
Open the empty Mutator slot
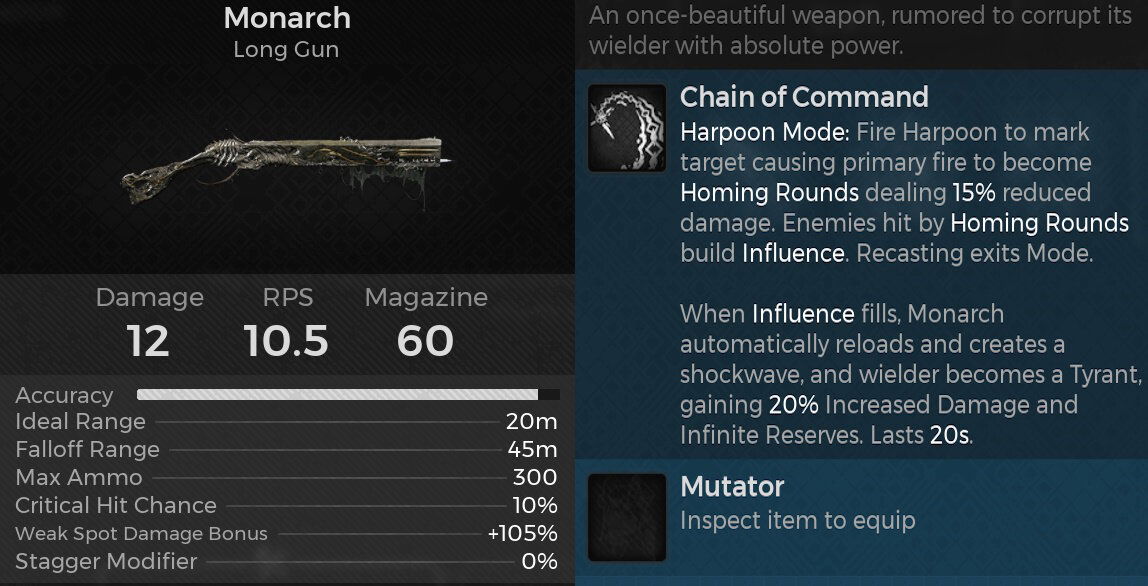coord(627,517)
